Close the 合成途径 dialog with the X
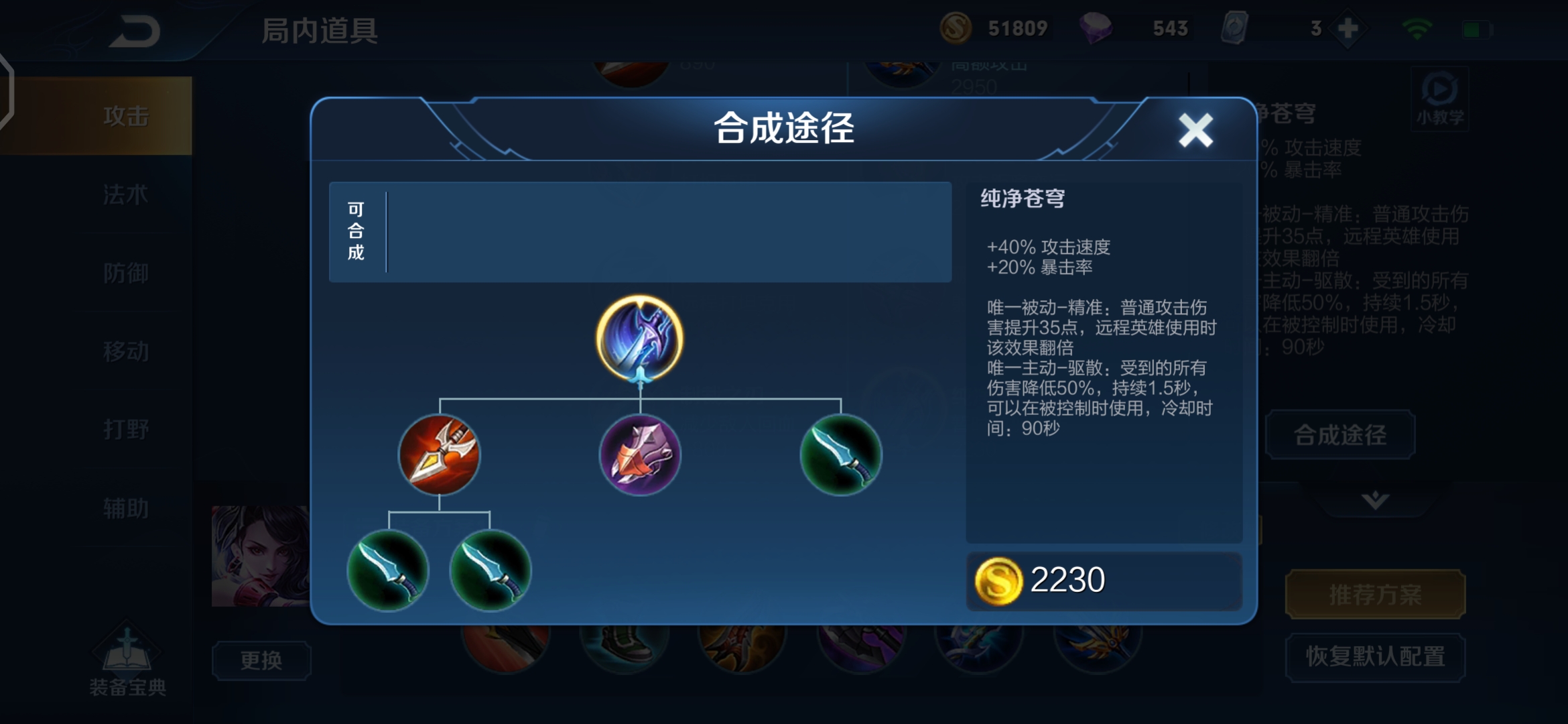Image resolution: width=1568 pixels, height=724 pixels. (1197, 131)
